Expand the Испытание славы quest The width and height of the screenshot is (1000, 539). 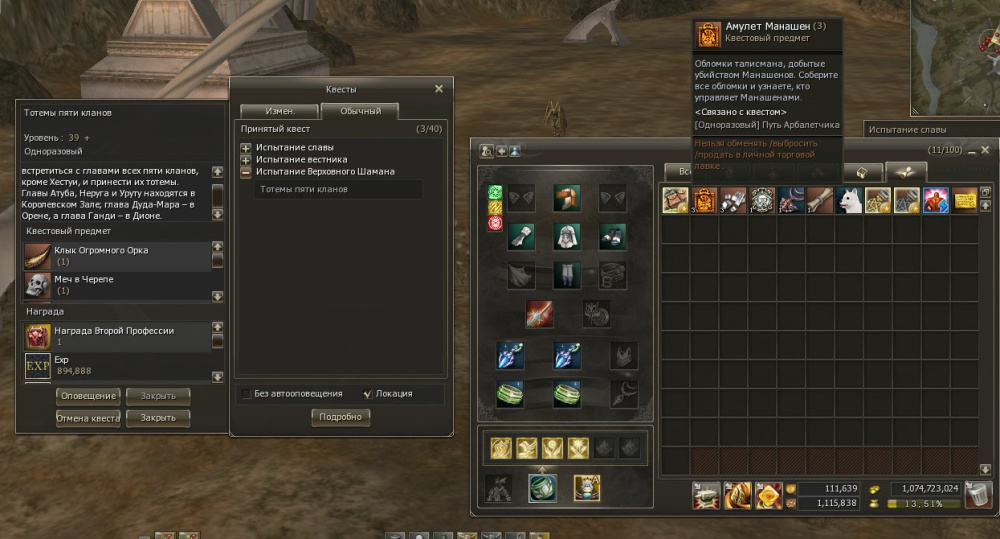click(246, 148)
